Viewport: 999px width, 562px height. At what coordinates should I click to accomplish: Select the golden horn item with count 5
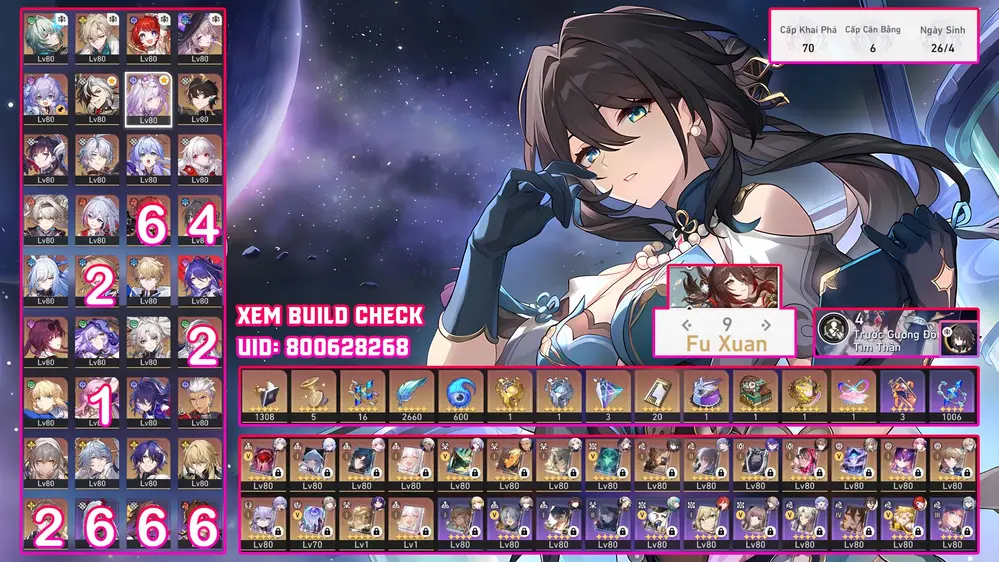pos(316,394)
